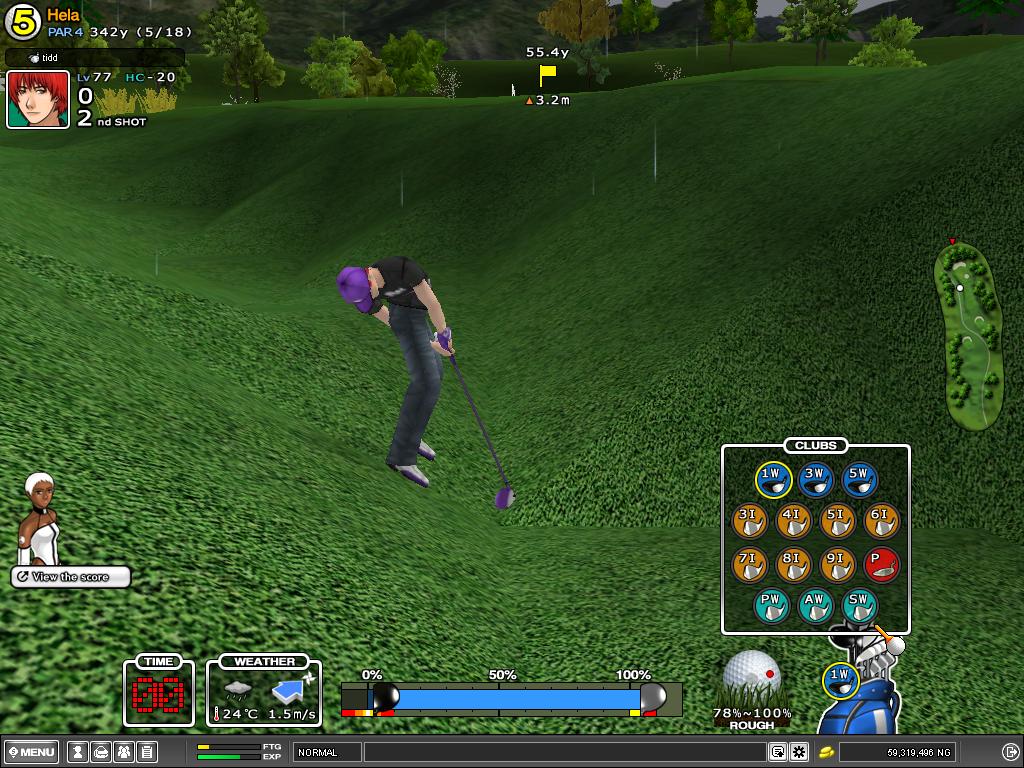
Task: Pick the SW sand wedge
Action: [x=860, y=606]
